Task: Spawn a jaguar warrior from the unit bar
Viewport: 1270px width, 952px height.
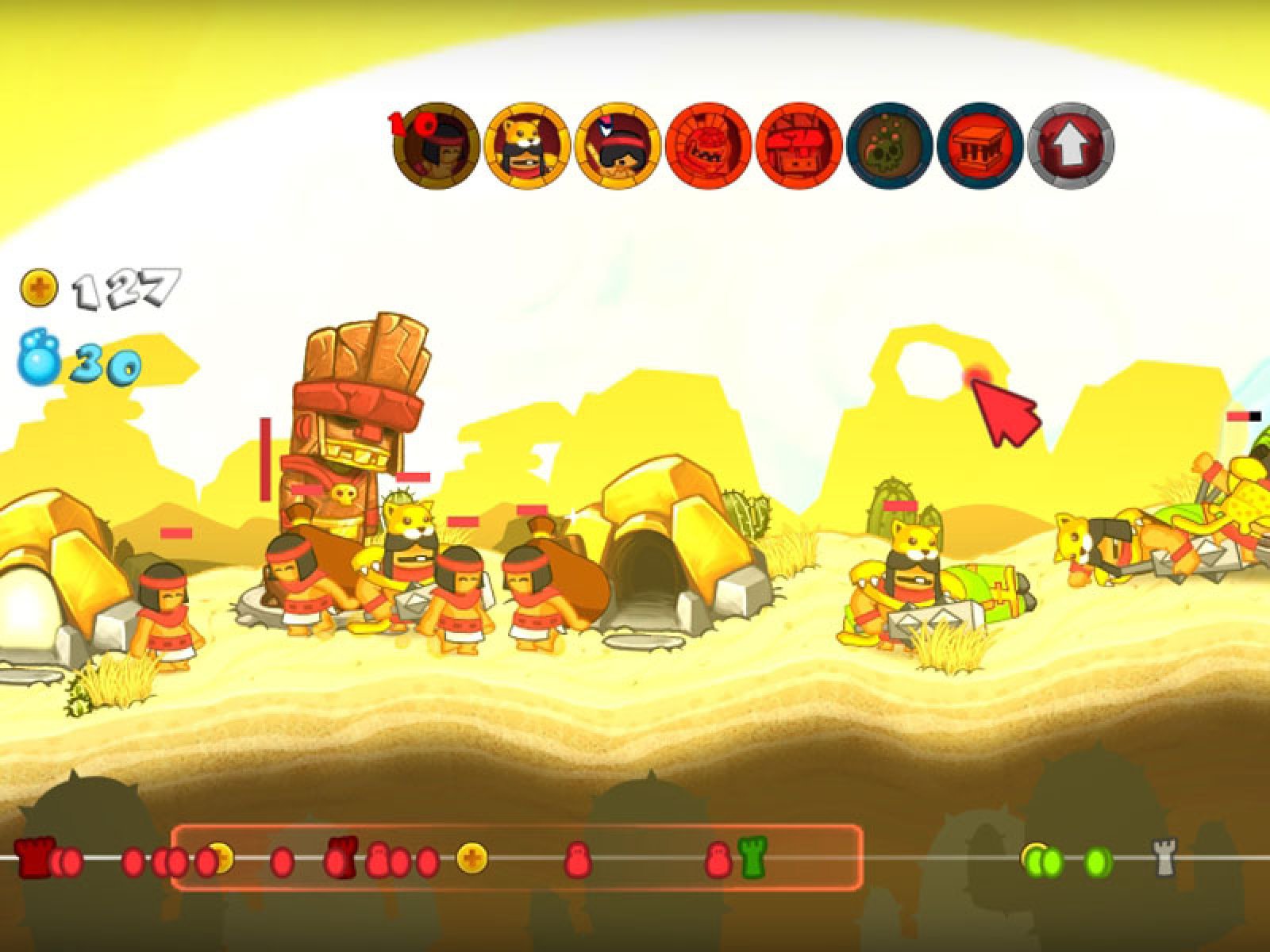Action: (x=528, y=144)
